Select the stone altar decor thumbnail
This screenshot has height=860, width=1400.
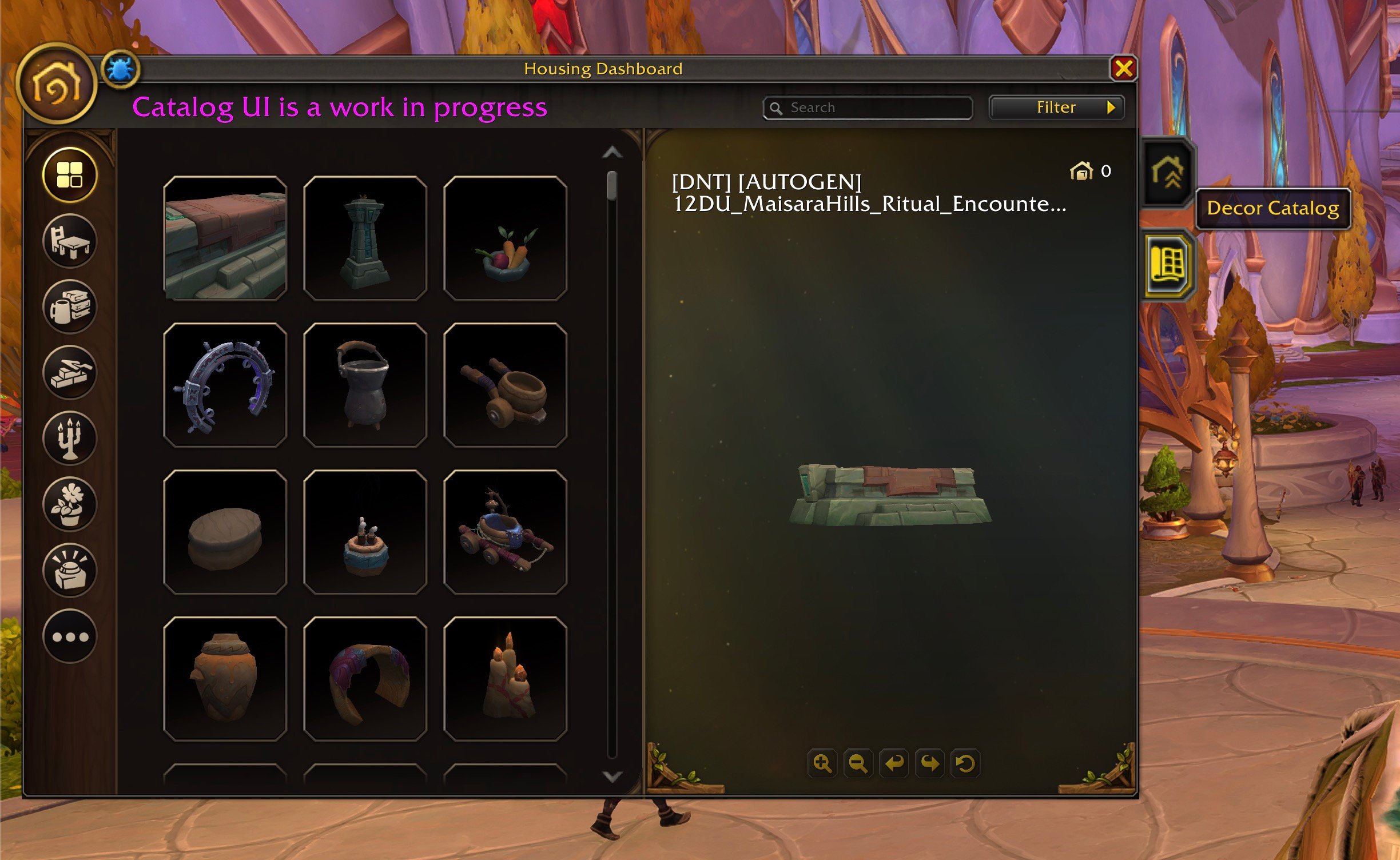[225, 238]
